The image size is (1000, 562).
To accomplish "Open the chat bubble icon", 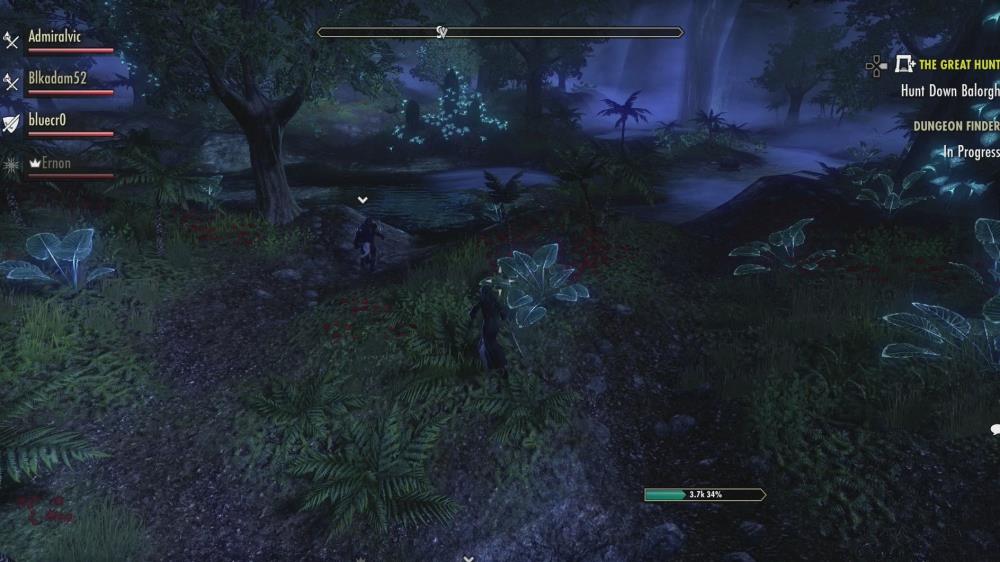I will click(x=995, y=430).
